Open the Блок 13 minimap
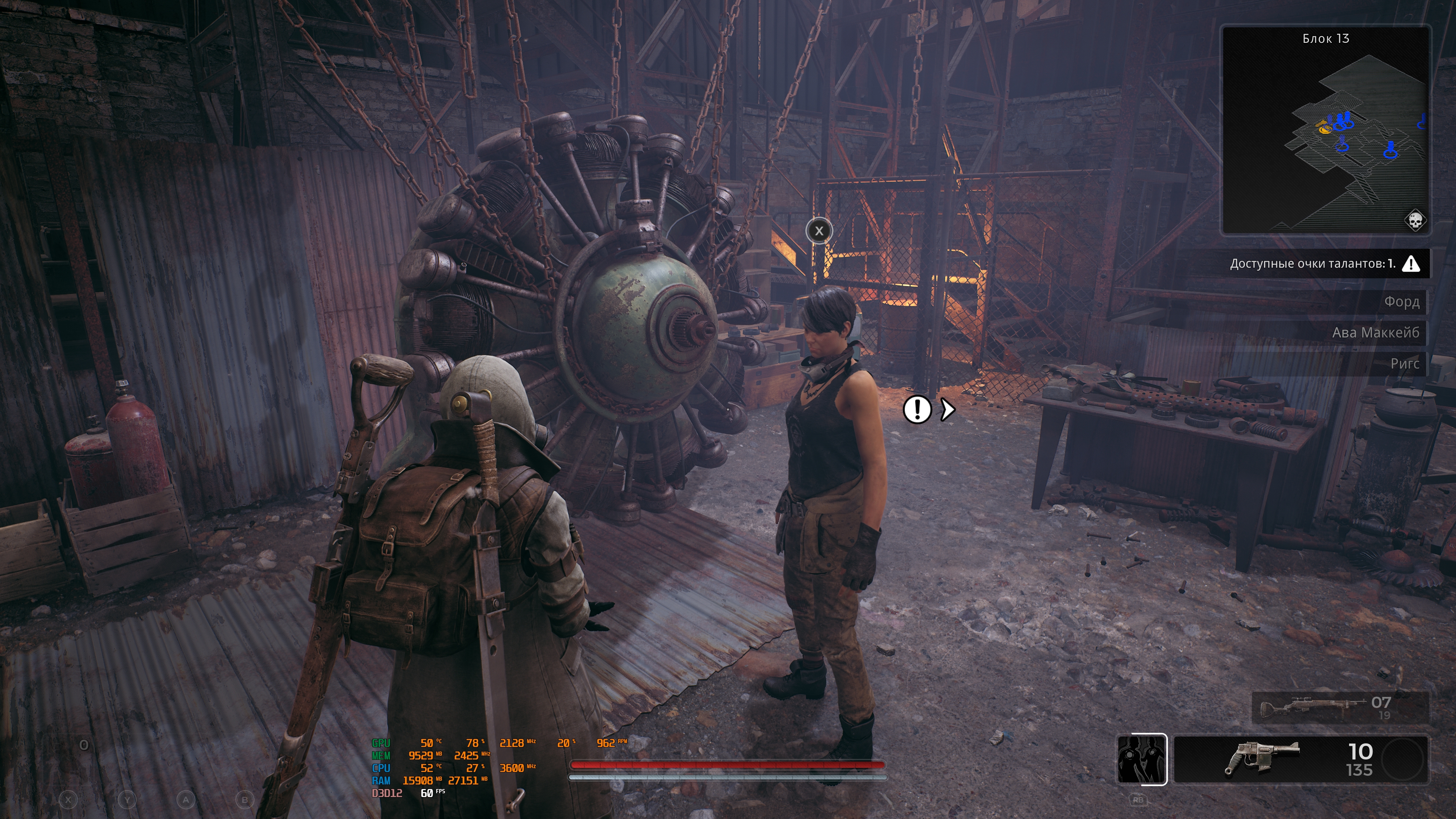This screenshot has width=1456, height=819. point(1326,130)
